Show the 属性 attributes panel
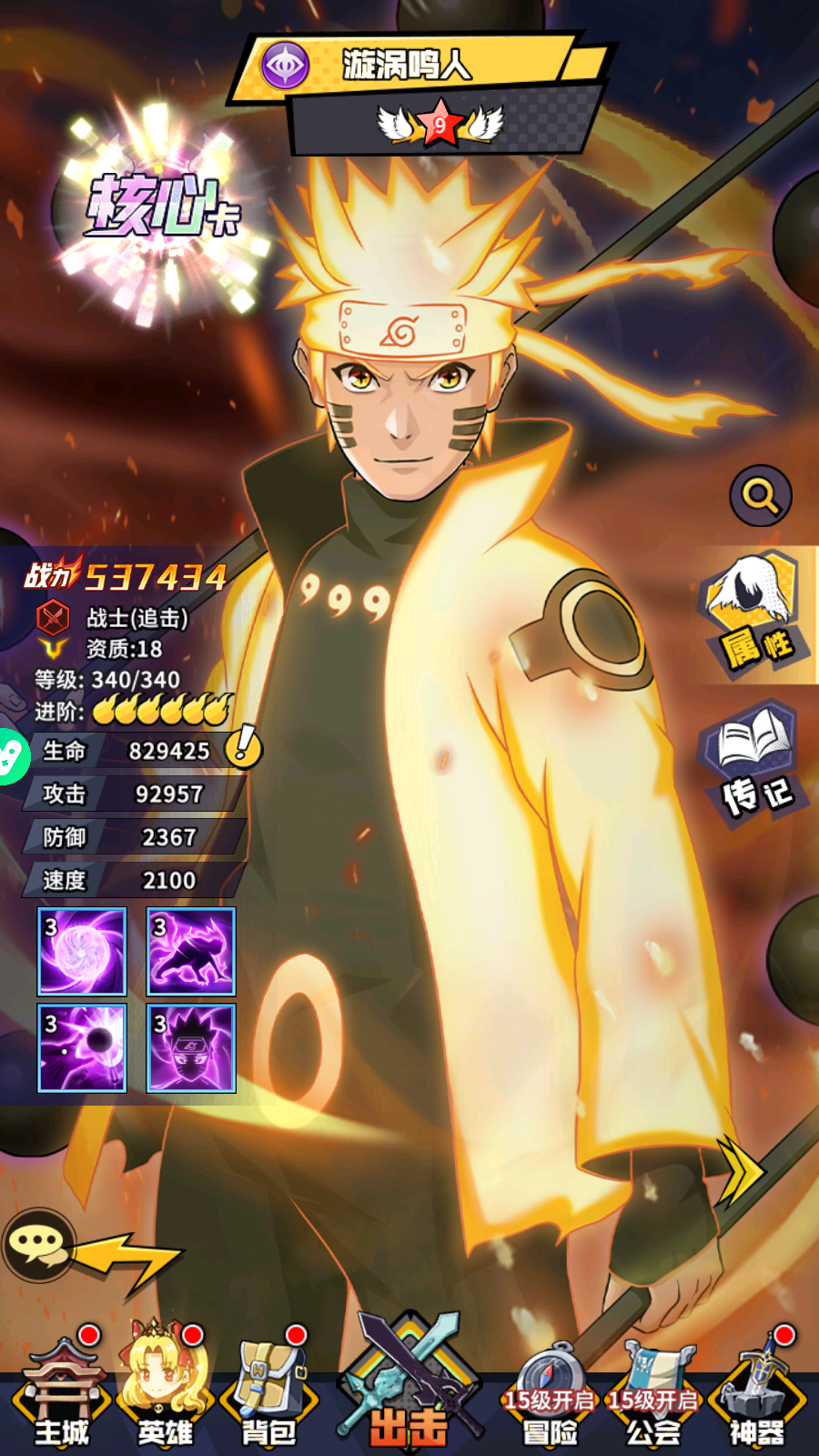 click(x=755, y=614)
